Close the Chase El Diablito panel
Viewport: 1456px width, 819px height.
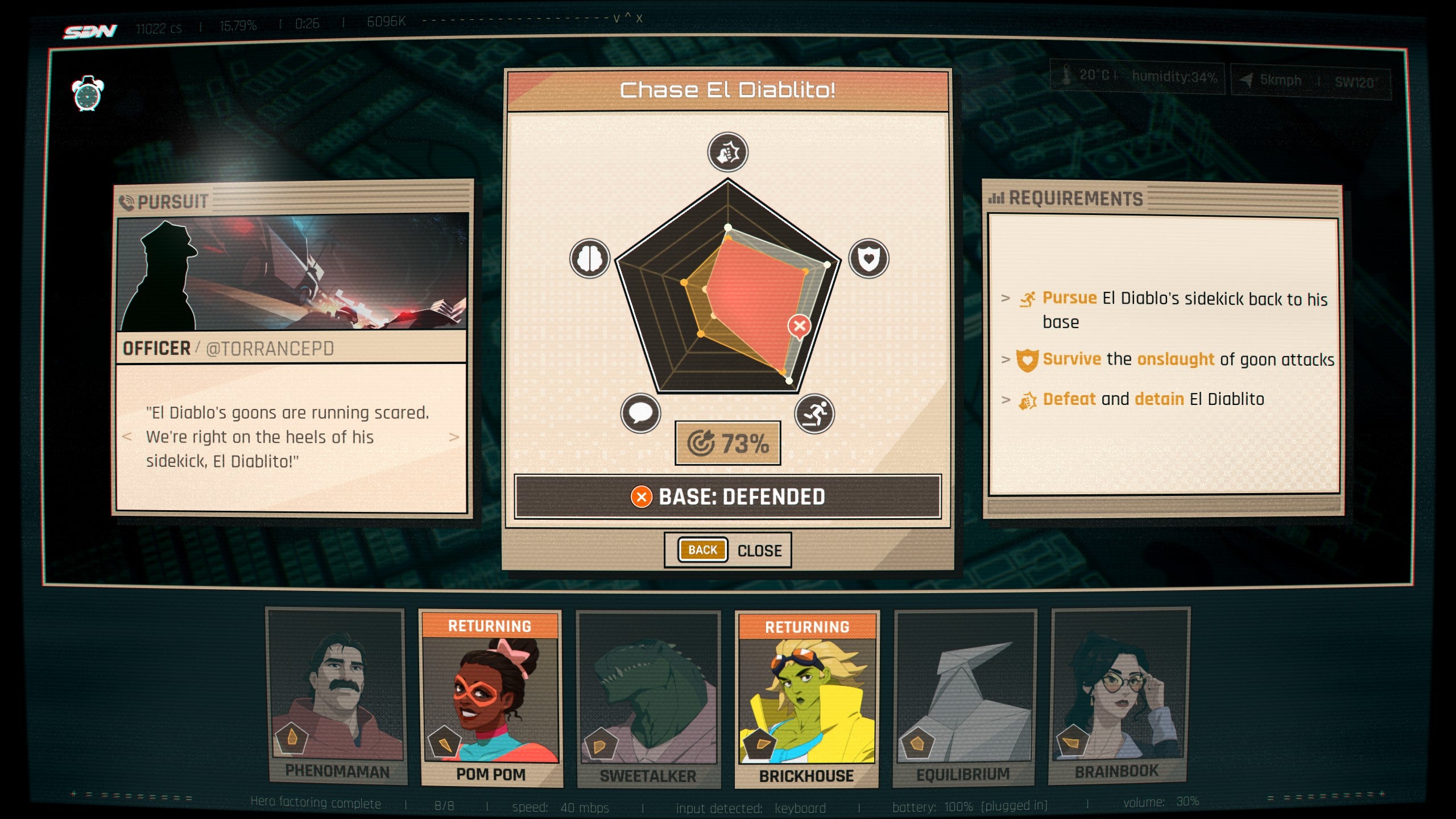tap(759, 551)
